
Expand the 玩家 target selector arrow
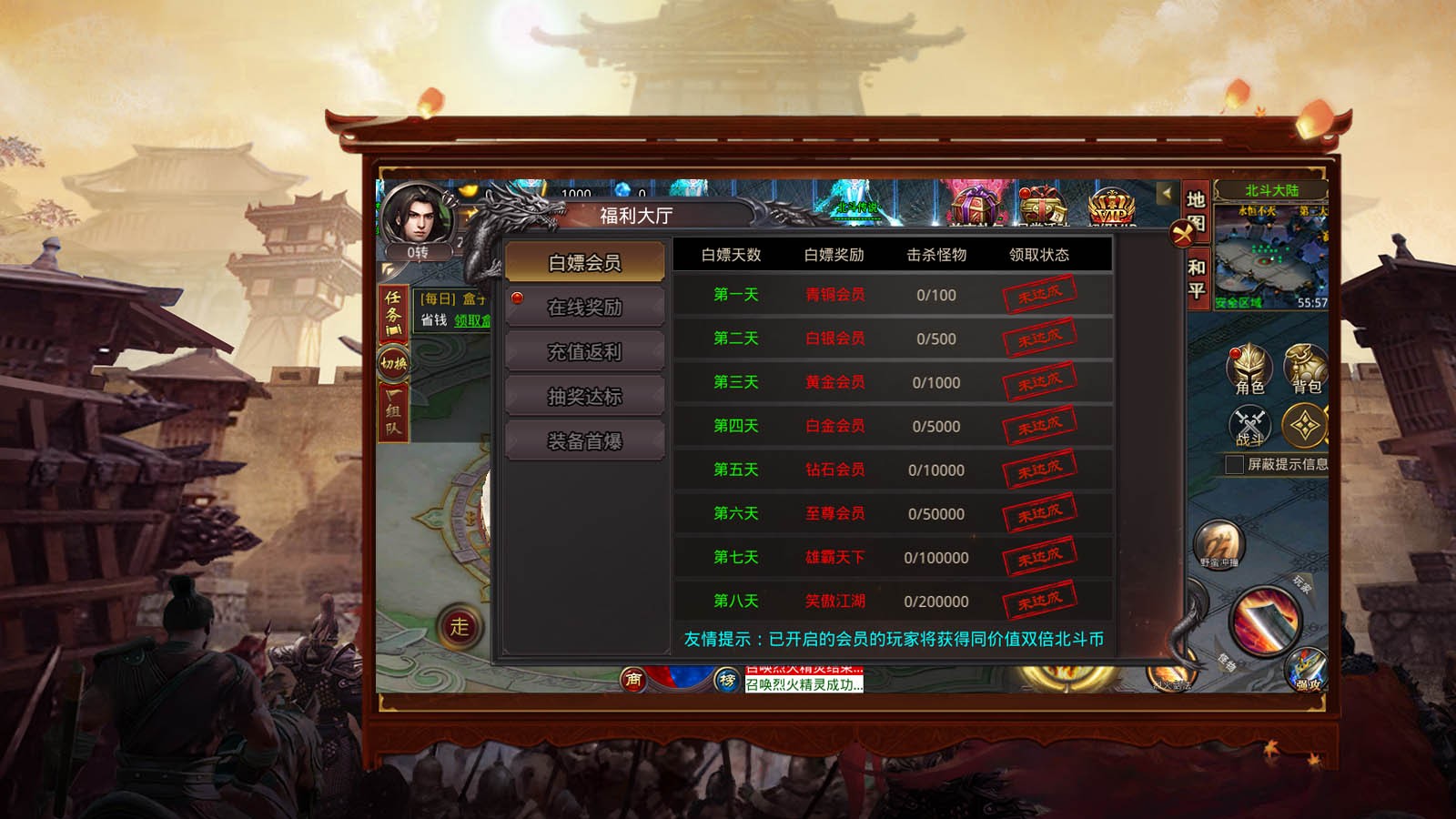tap(1303, 585)
